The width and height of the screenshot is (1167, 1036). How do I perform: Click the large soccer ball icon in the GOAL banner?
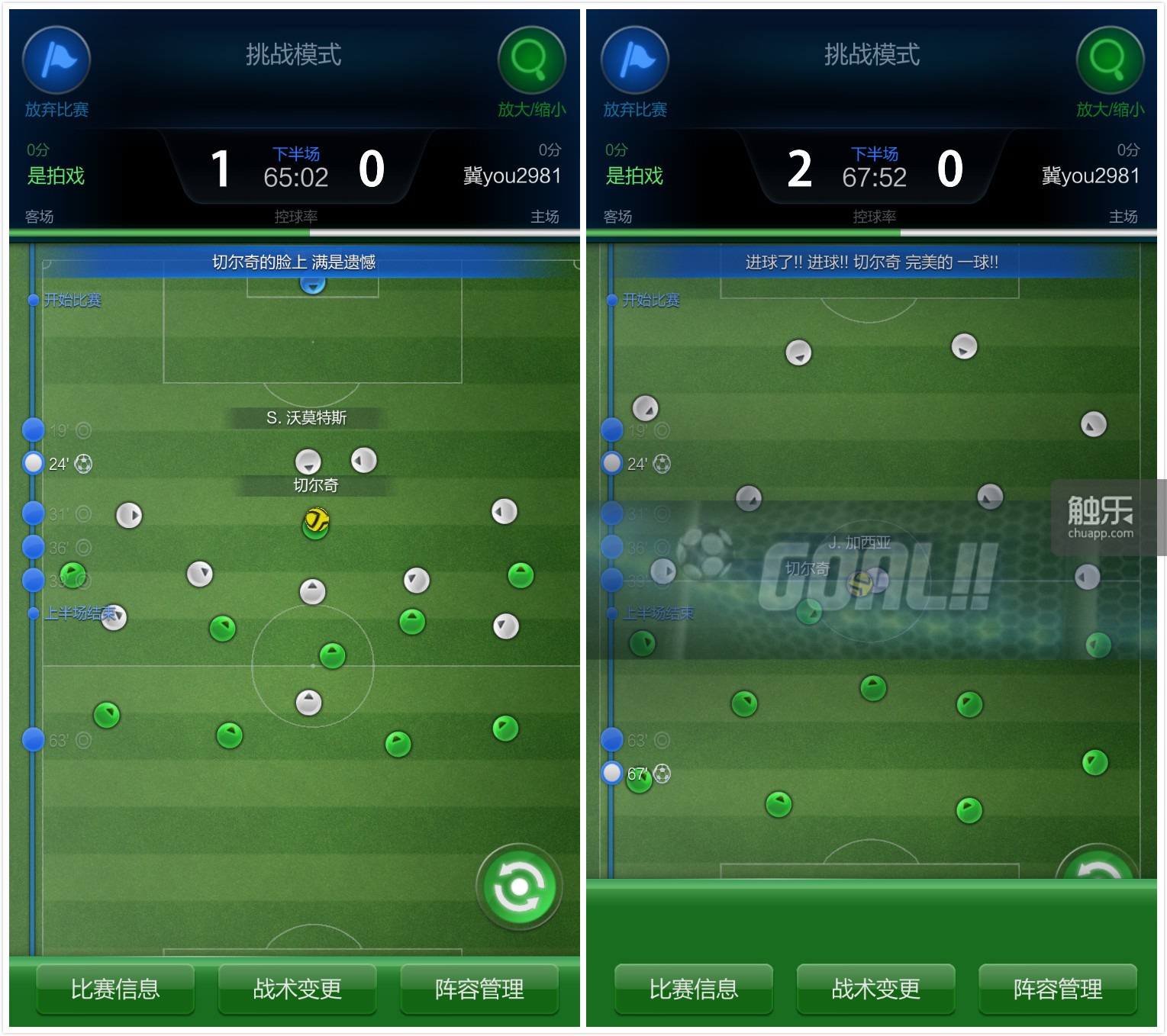click(706, 551)
